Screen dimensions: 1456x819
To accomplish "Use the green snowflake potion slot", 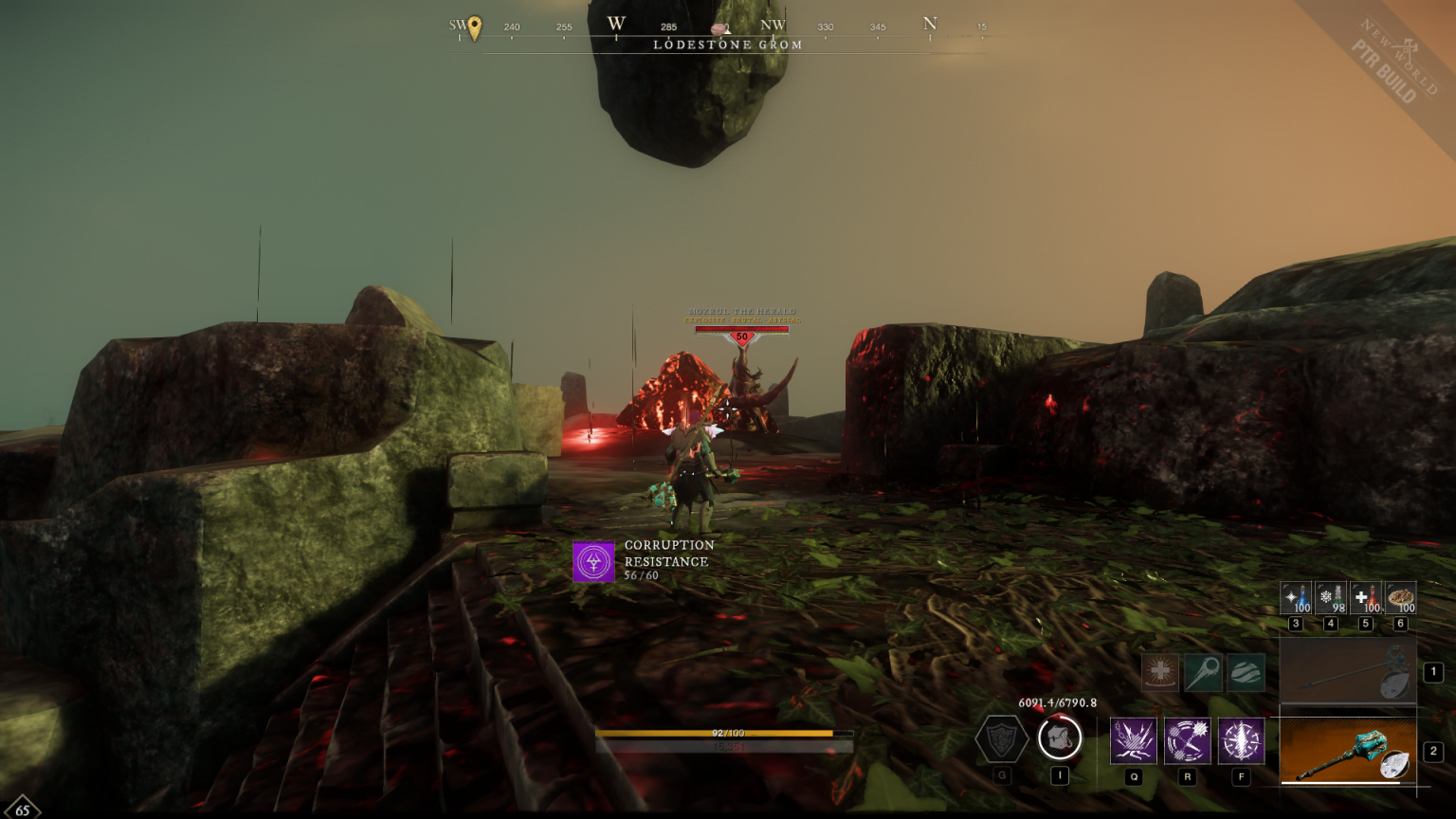I will click(1331, 598).
